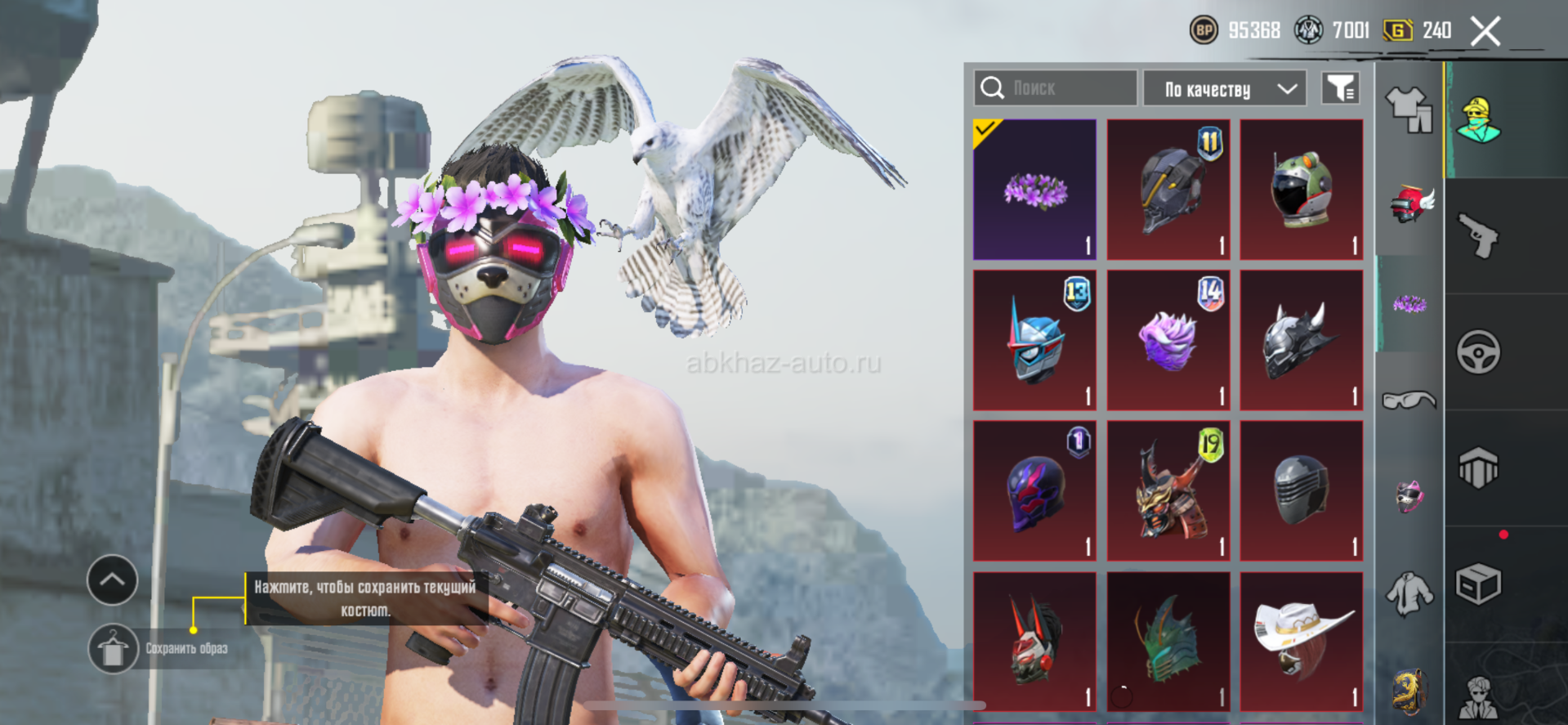Choose the blue robot helmet with badge 13

(x=1034, y=340)
